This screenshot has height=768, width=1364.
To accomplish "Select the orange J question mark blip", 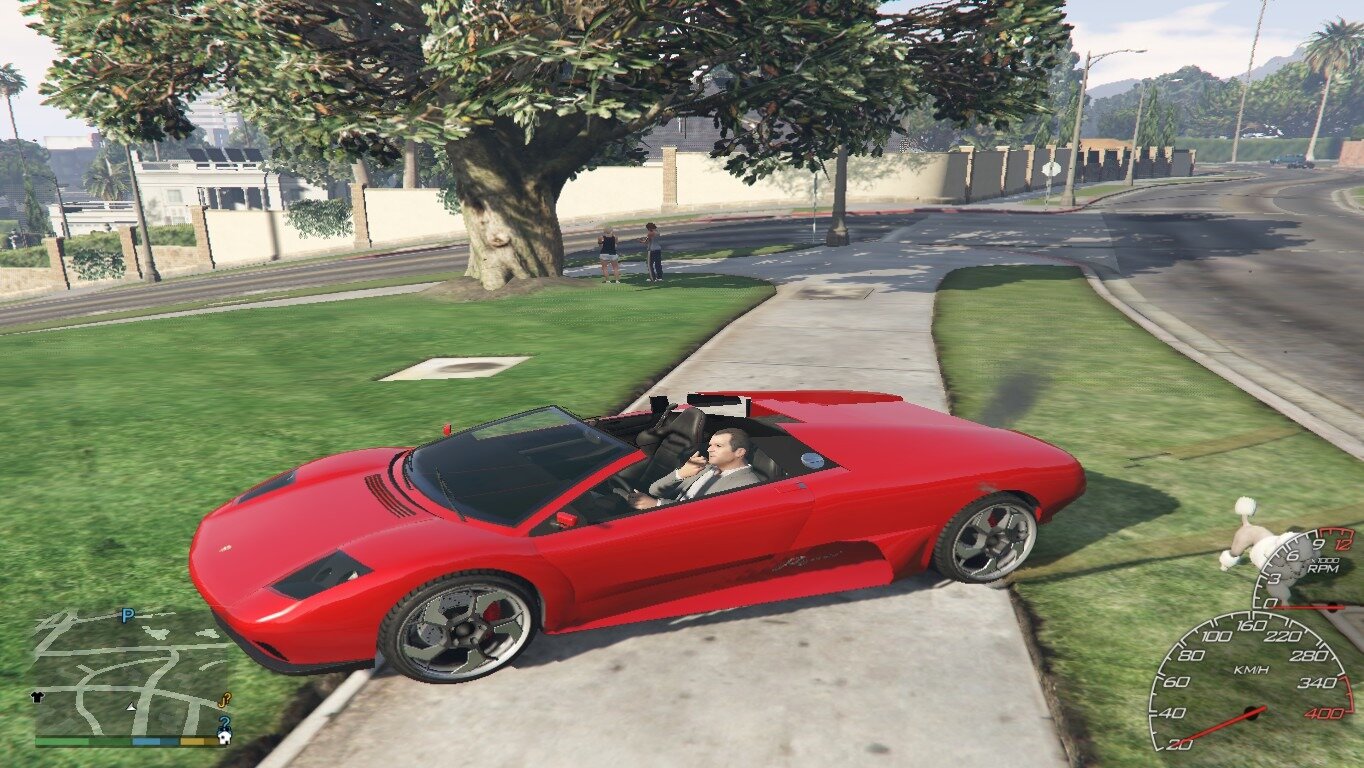I will 225,699.
